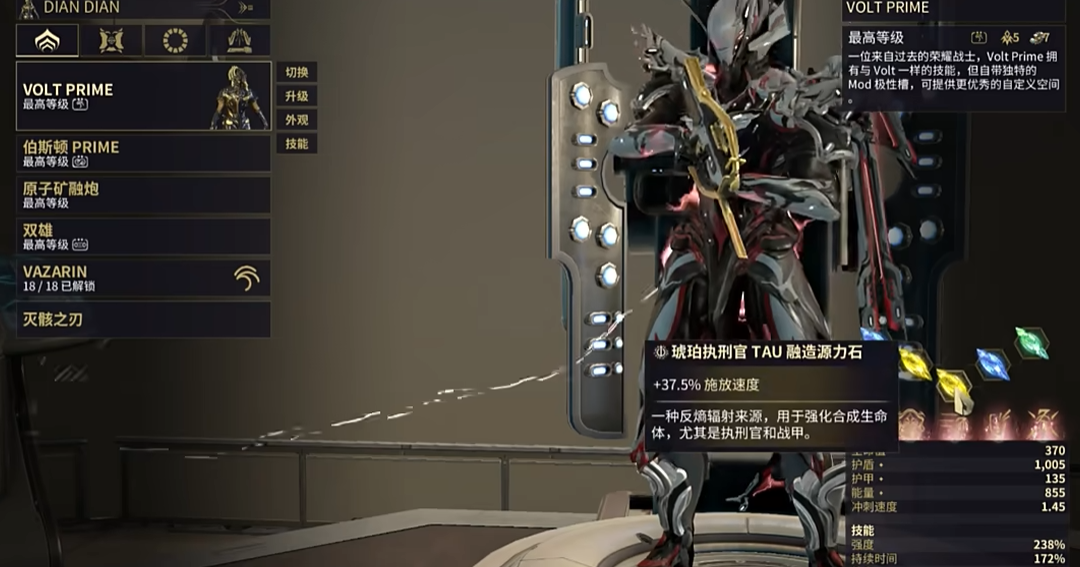1080x567 pixels.
Task: Select the 灭骸之刃 slot
Action: click(x=143, y=320)
